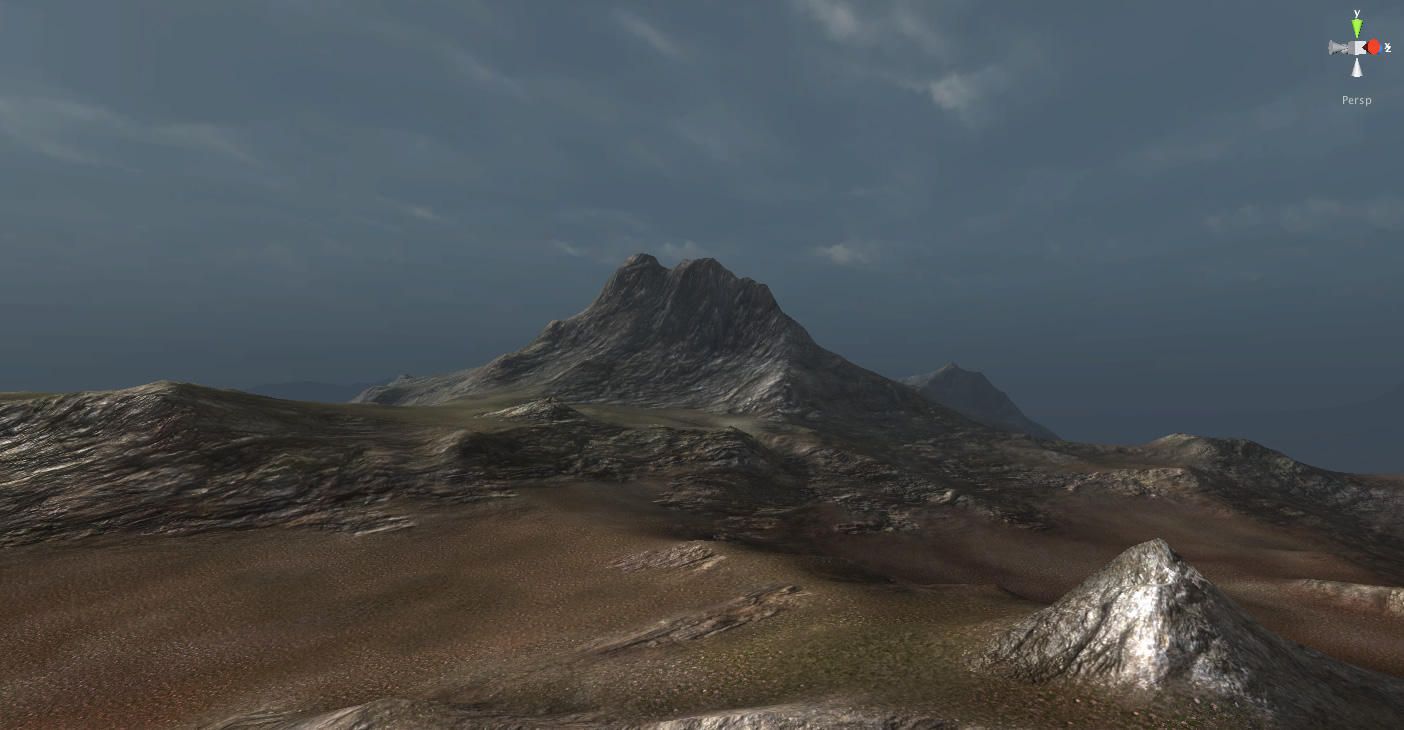Click the gray negative-X cone on the scene gizmo
1404x730 pixels.
1334,46
